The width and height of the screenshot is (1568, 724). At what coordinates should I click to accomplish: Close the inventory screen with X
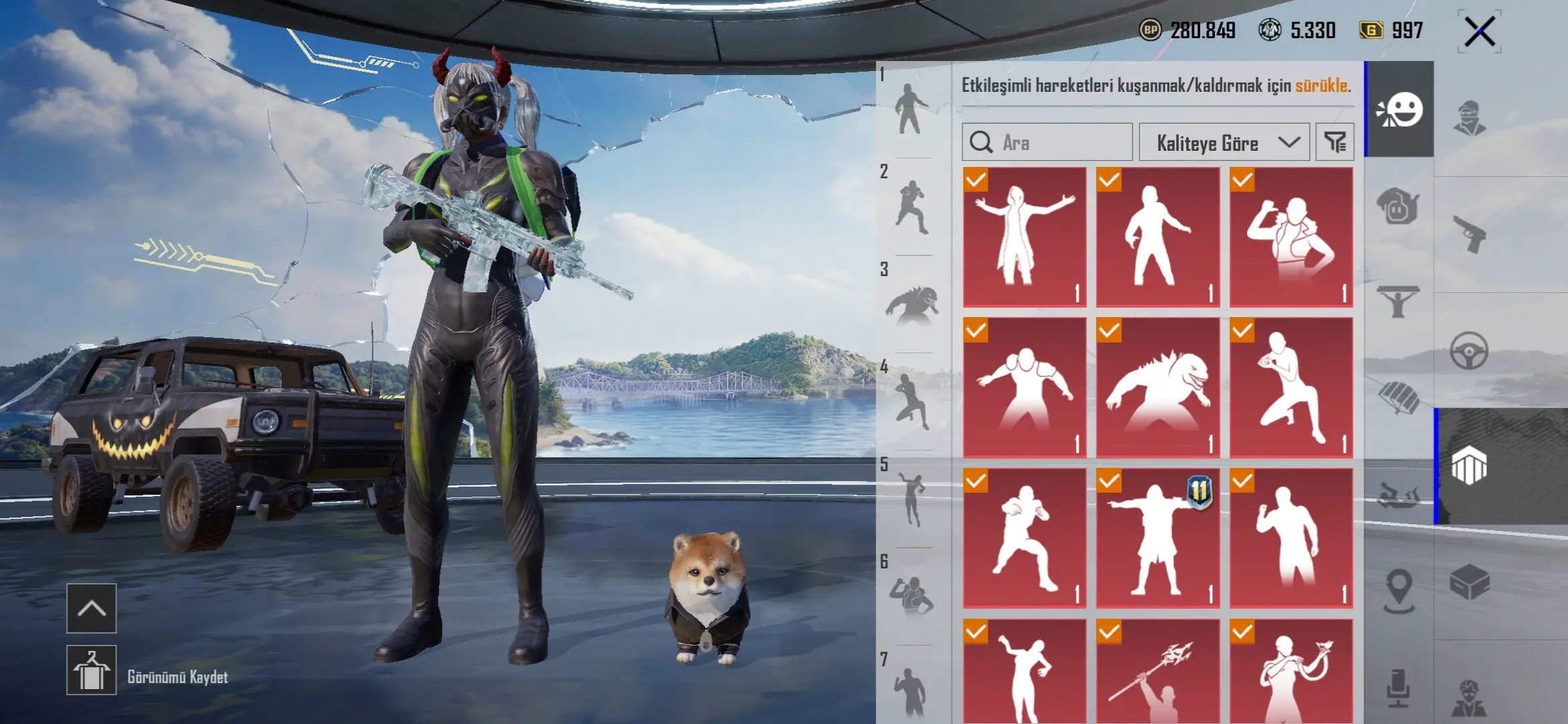pyautogui.click(x=1480, y=32)
